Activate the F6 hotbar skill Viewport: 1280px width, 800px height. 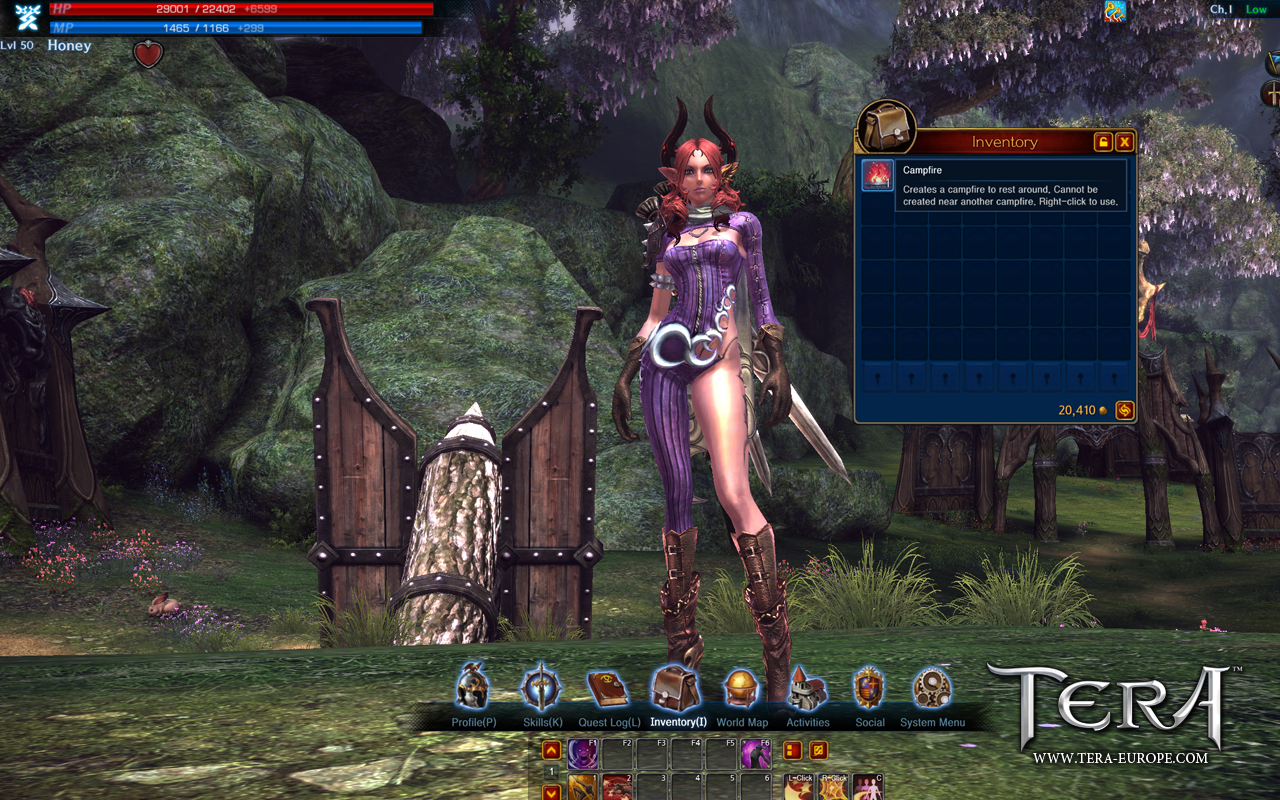click(754, 753)
